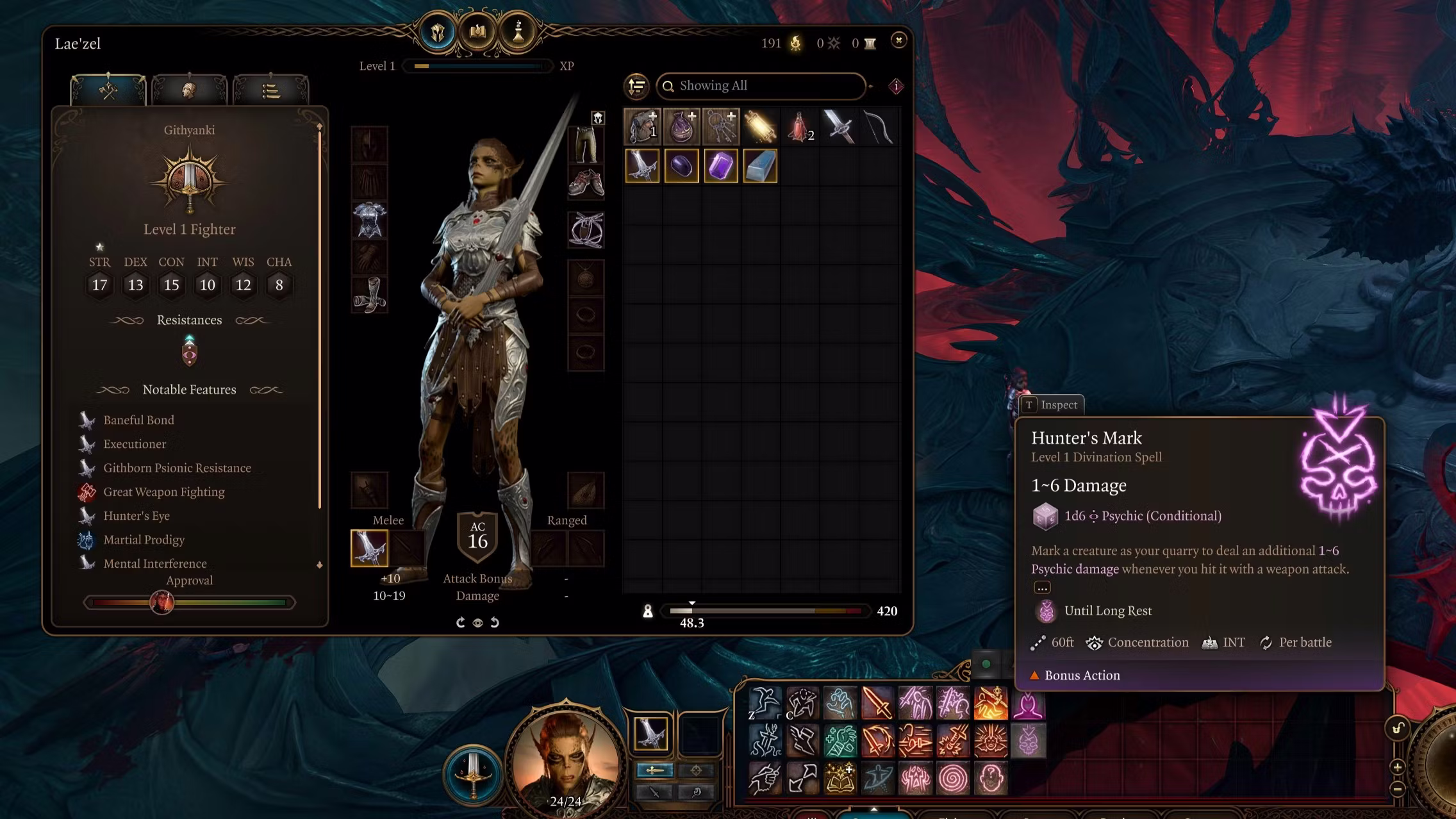Select the blue ingot inventory item
The height and width of the screenshot is (819, 1456).
(760, 166)
